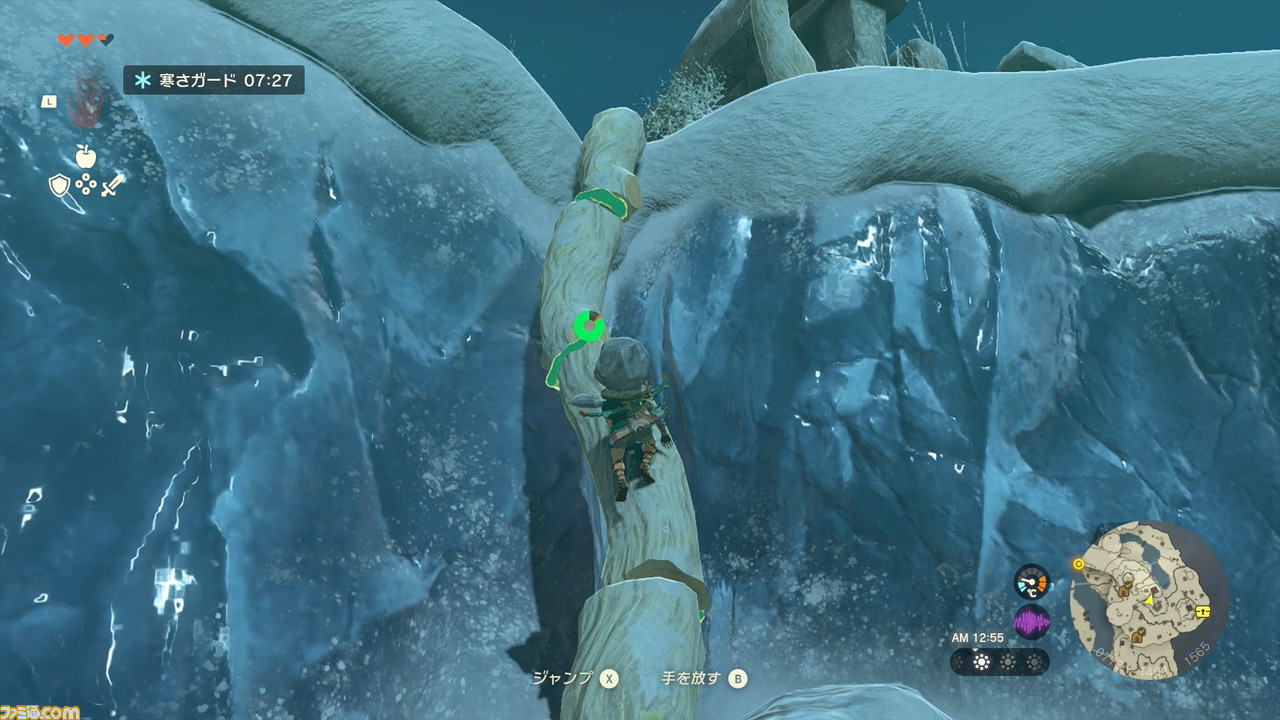Click the yellow treasure chest minimap marker

coord(1203,611)
